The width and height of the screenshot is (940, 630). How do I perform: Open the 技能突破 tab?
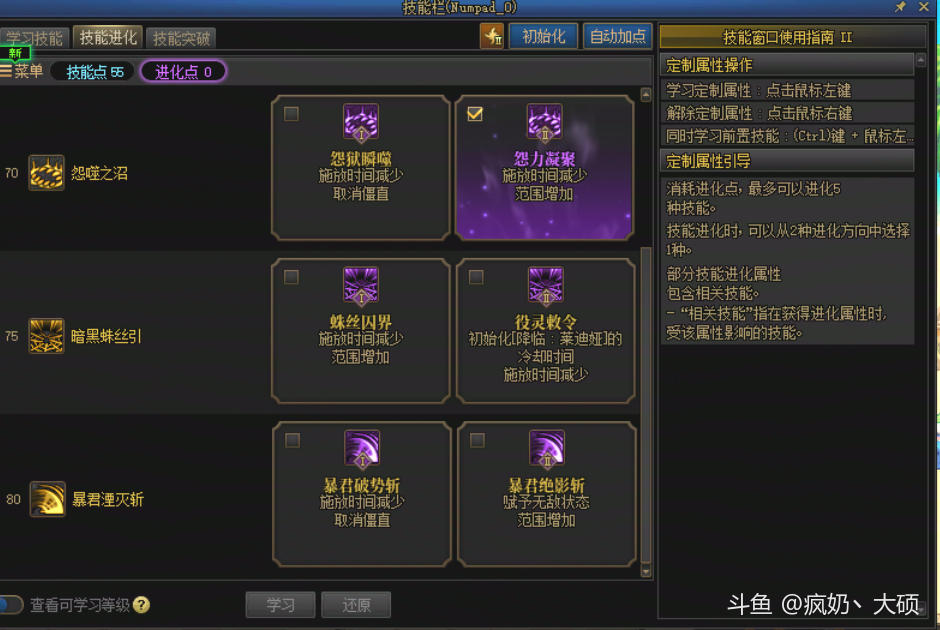coord(182,39)
